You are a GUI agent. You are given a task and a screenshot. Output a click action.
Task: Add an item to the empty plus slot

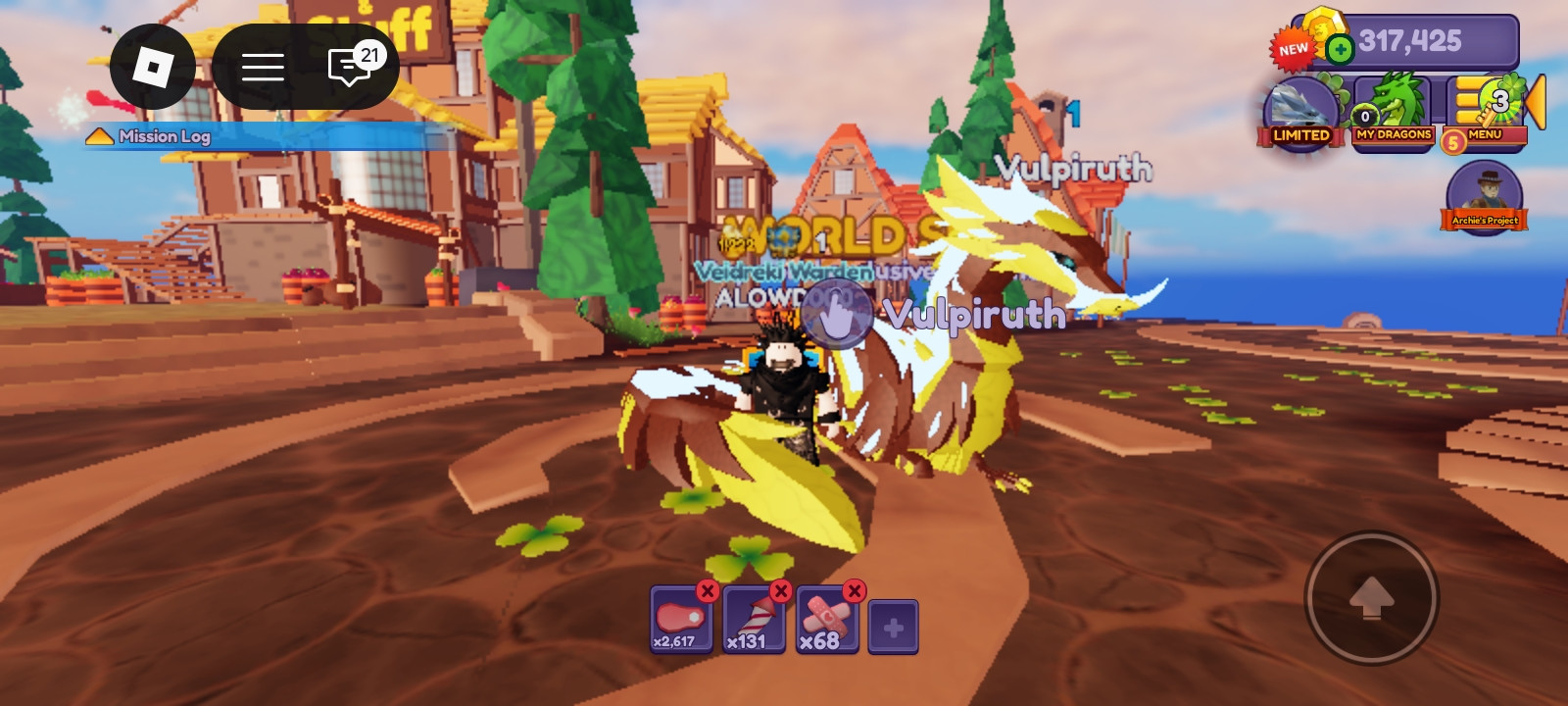[893, 627]
